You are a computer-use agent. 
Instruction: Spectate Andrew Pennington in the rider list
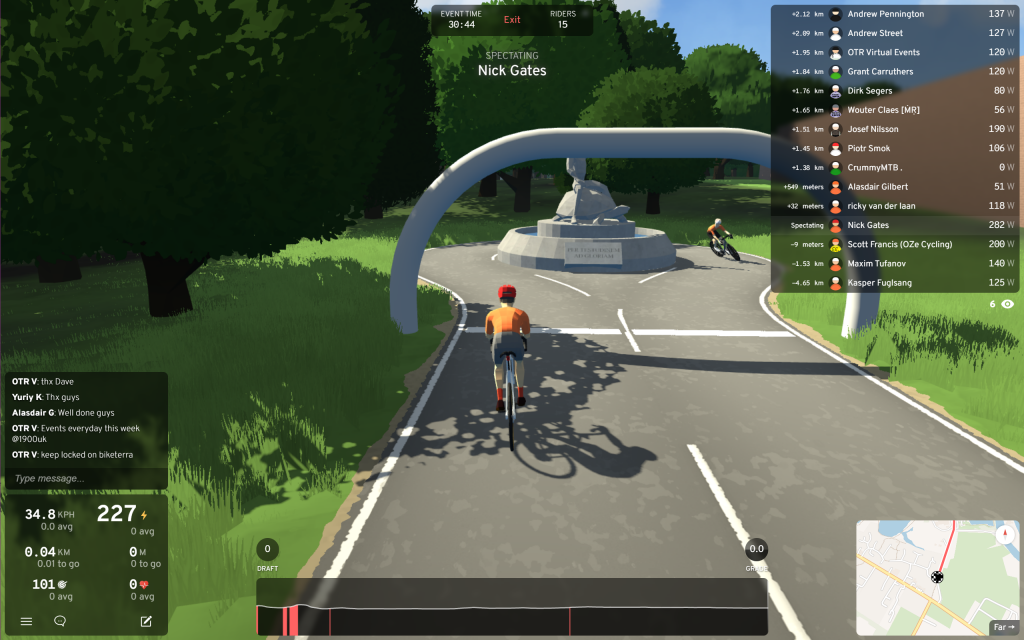[x=885, y=14]
